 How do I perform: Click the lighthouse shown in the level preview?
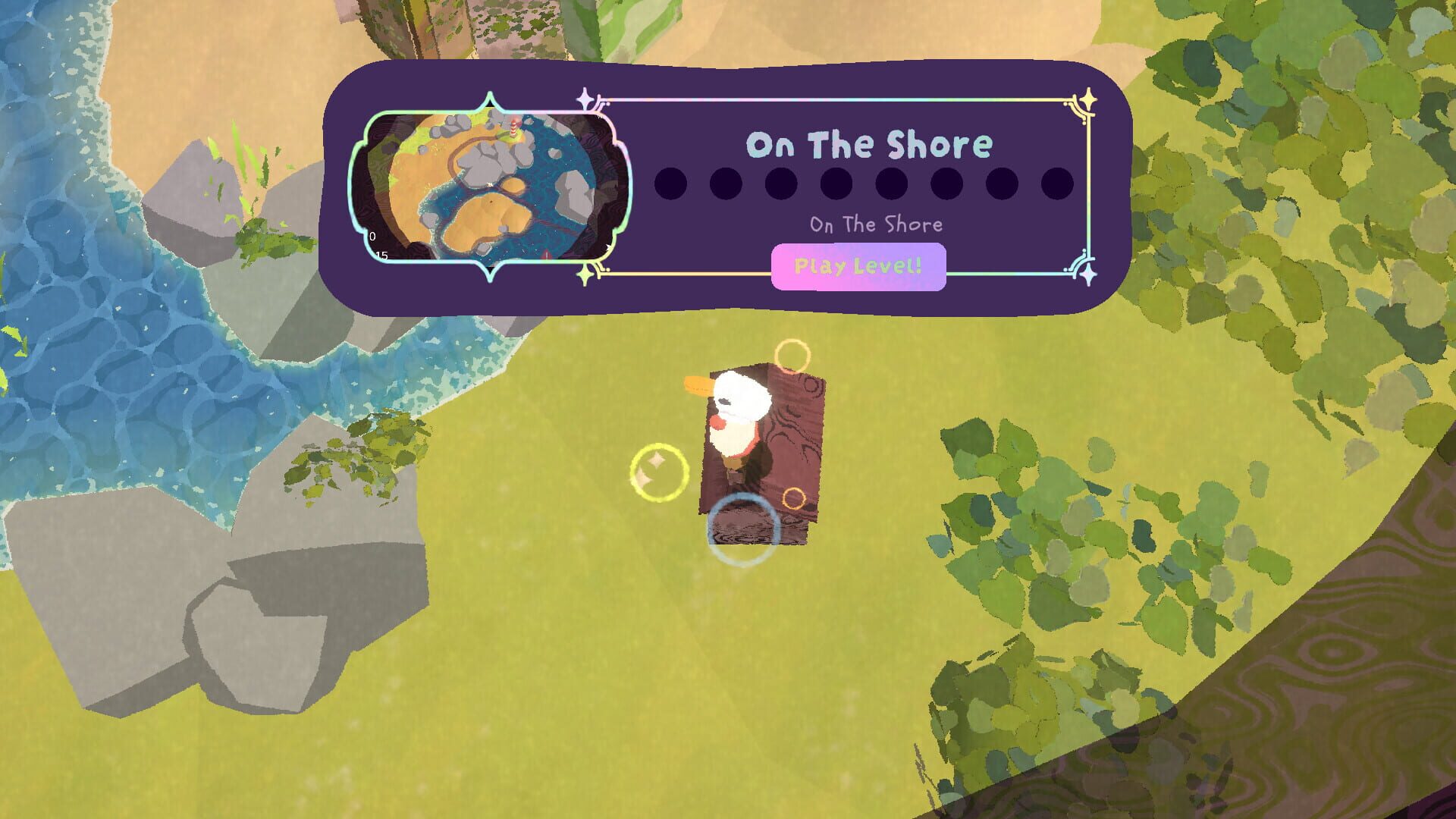coord(513,127)
